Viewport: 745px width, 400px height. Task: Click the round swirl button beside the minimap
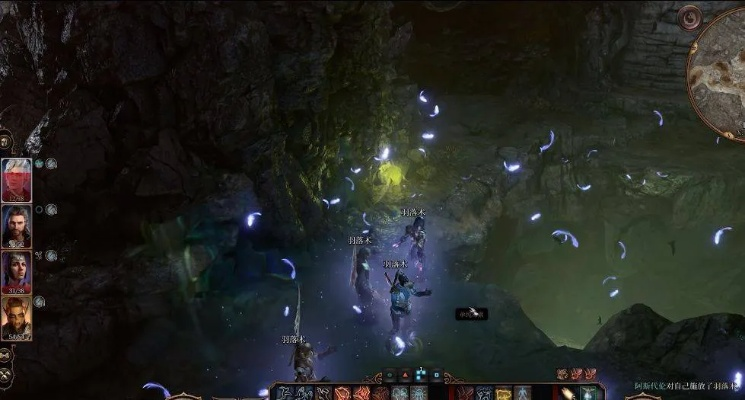pyautogui.click(x=689, y=17)
